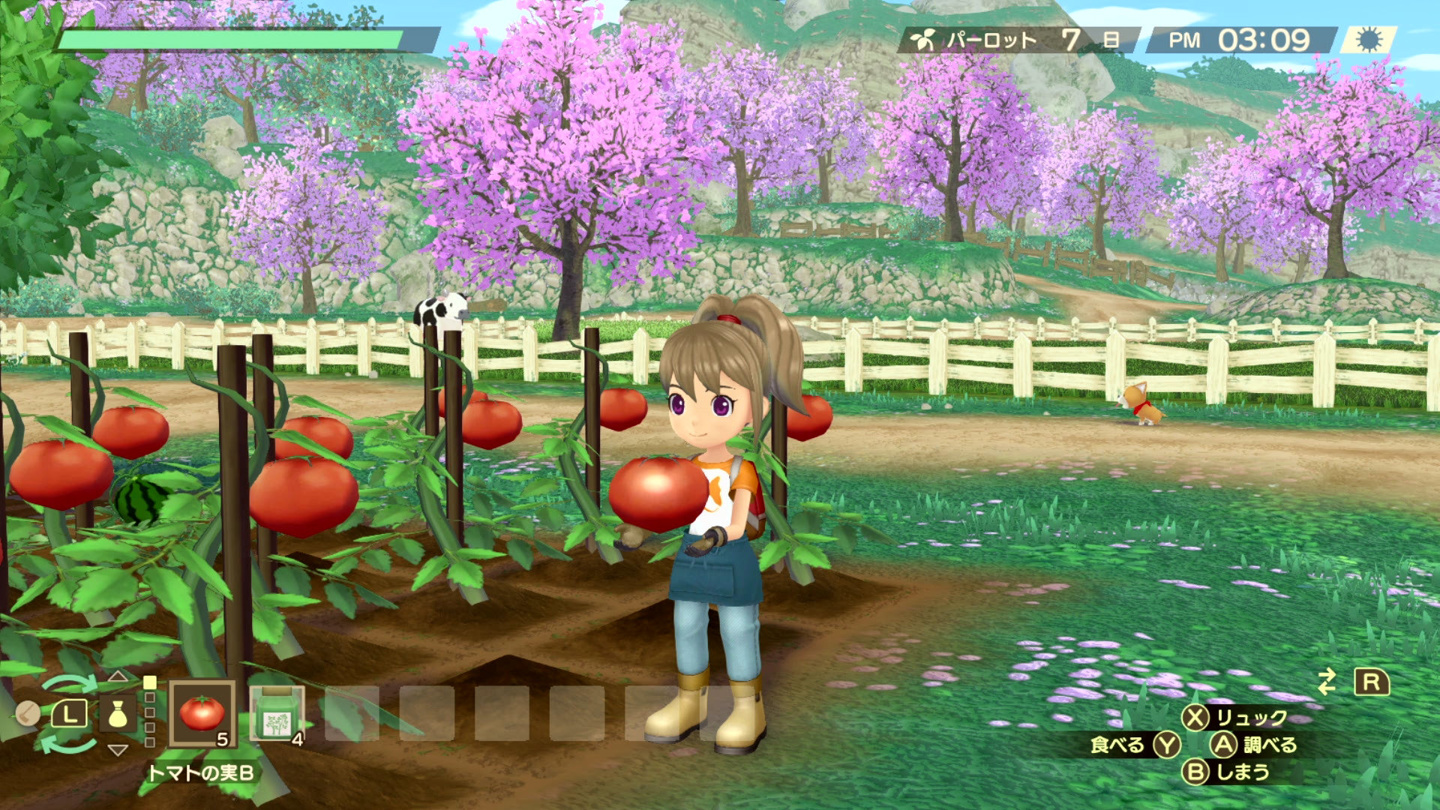
Task: Click the upper green rotate arrow near L
Action: coord(69,681)
